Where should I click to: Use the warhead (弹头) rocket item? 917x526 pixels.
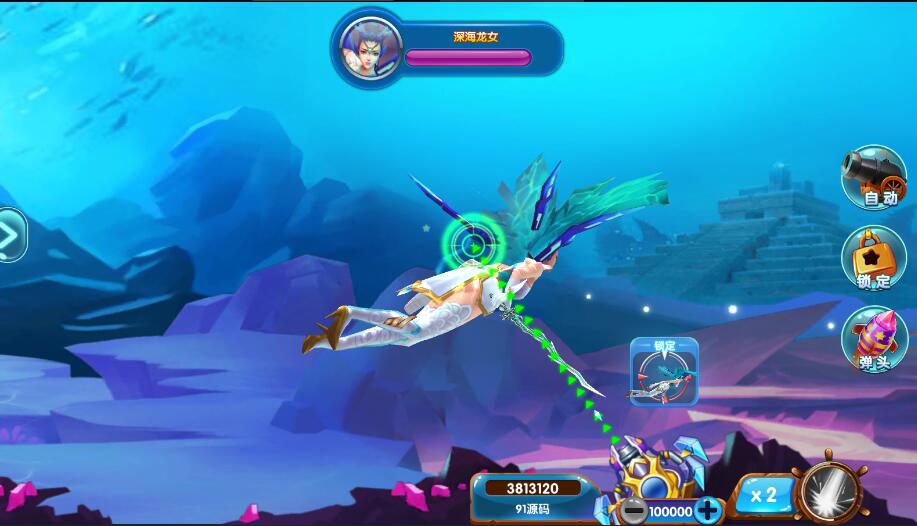pyautogui.click(x=873, y=339)
